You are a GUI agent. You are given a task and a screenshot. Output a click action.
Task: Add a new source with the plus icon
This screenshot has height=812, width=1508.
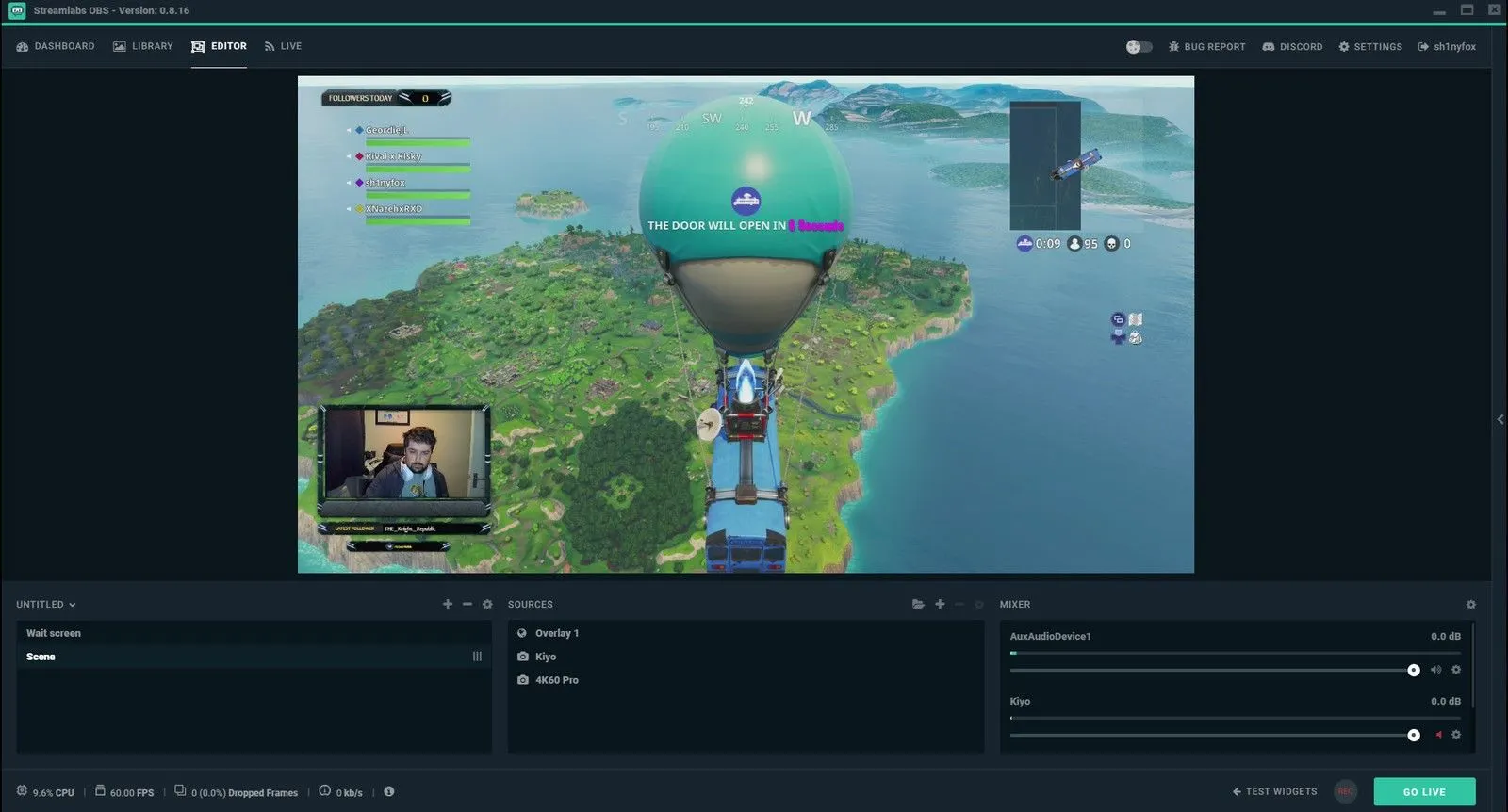pos(940,604)
